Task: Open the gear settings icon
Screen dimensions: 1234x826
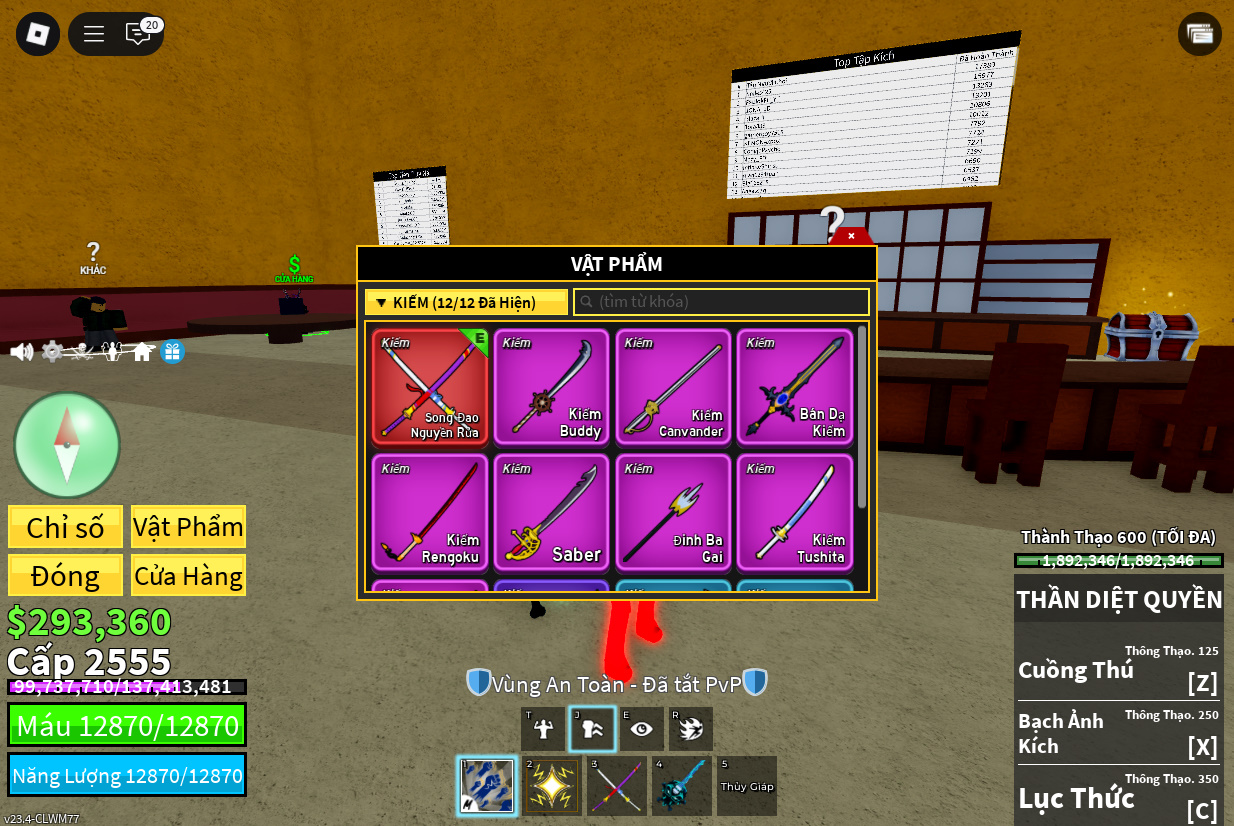Action: [x=52, y=352]
